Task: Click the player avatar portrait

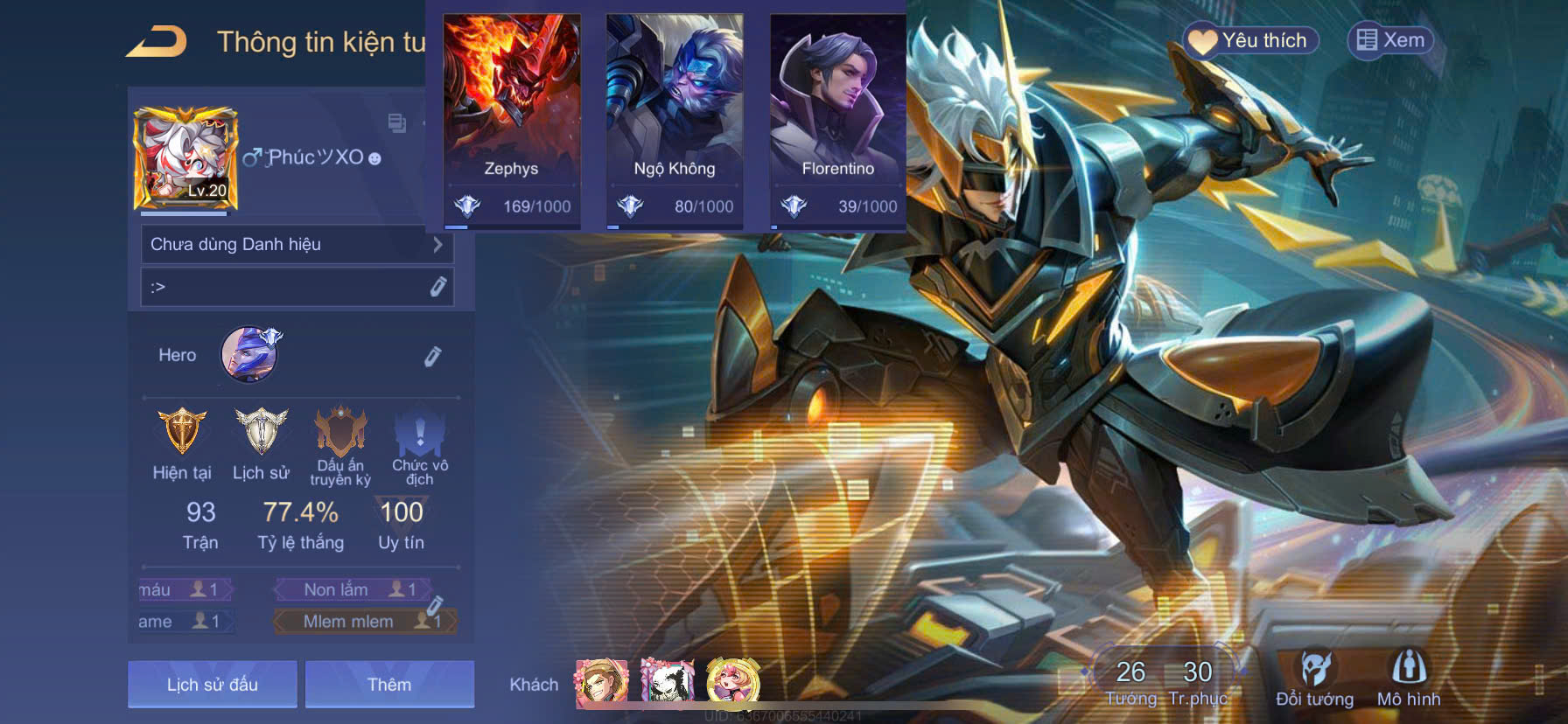Action: (x=185, y=159)
